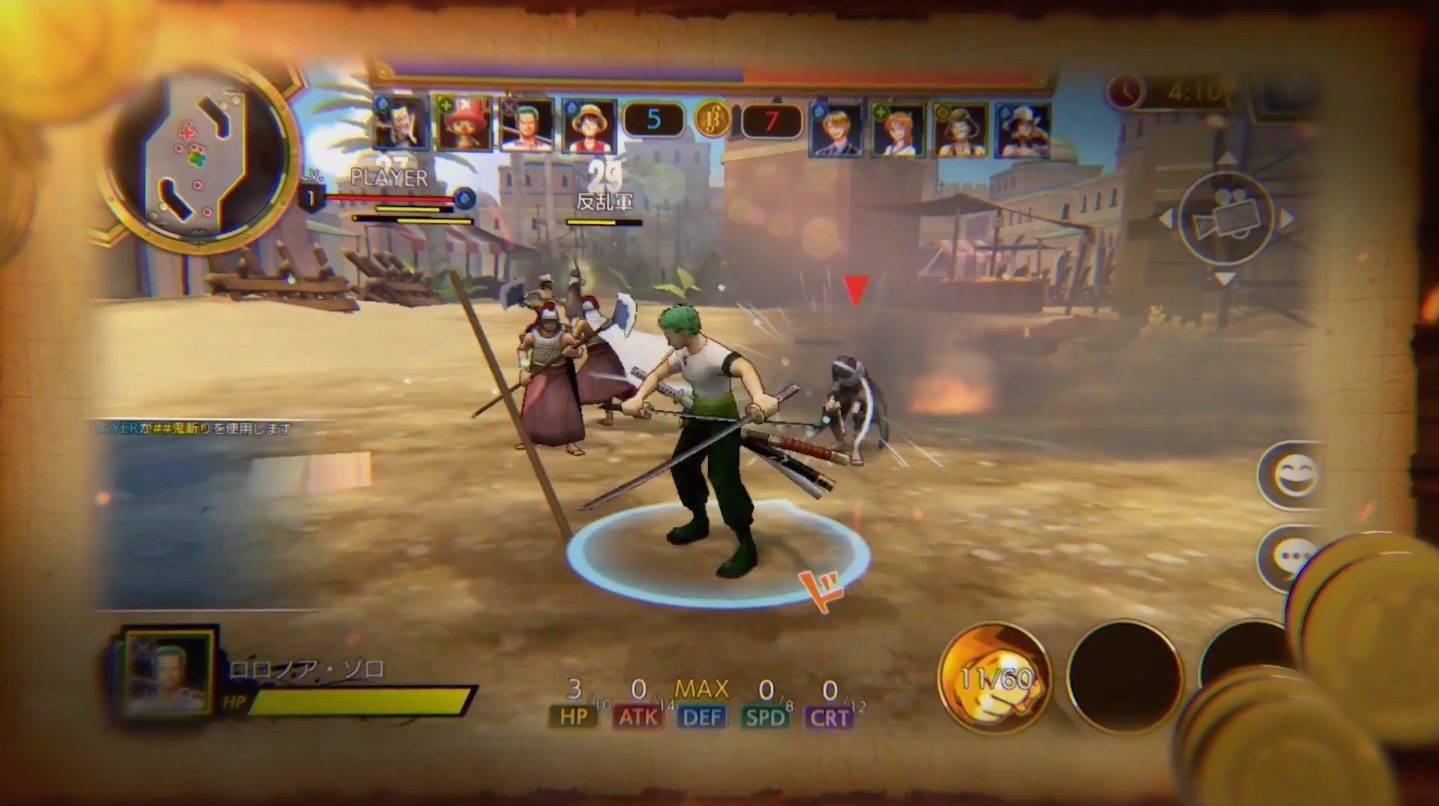The width and height of the screenshot is (1439, 806).
Task: Tap the camera control icon
Action: click(x=1225, y=218)
